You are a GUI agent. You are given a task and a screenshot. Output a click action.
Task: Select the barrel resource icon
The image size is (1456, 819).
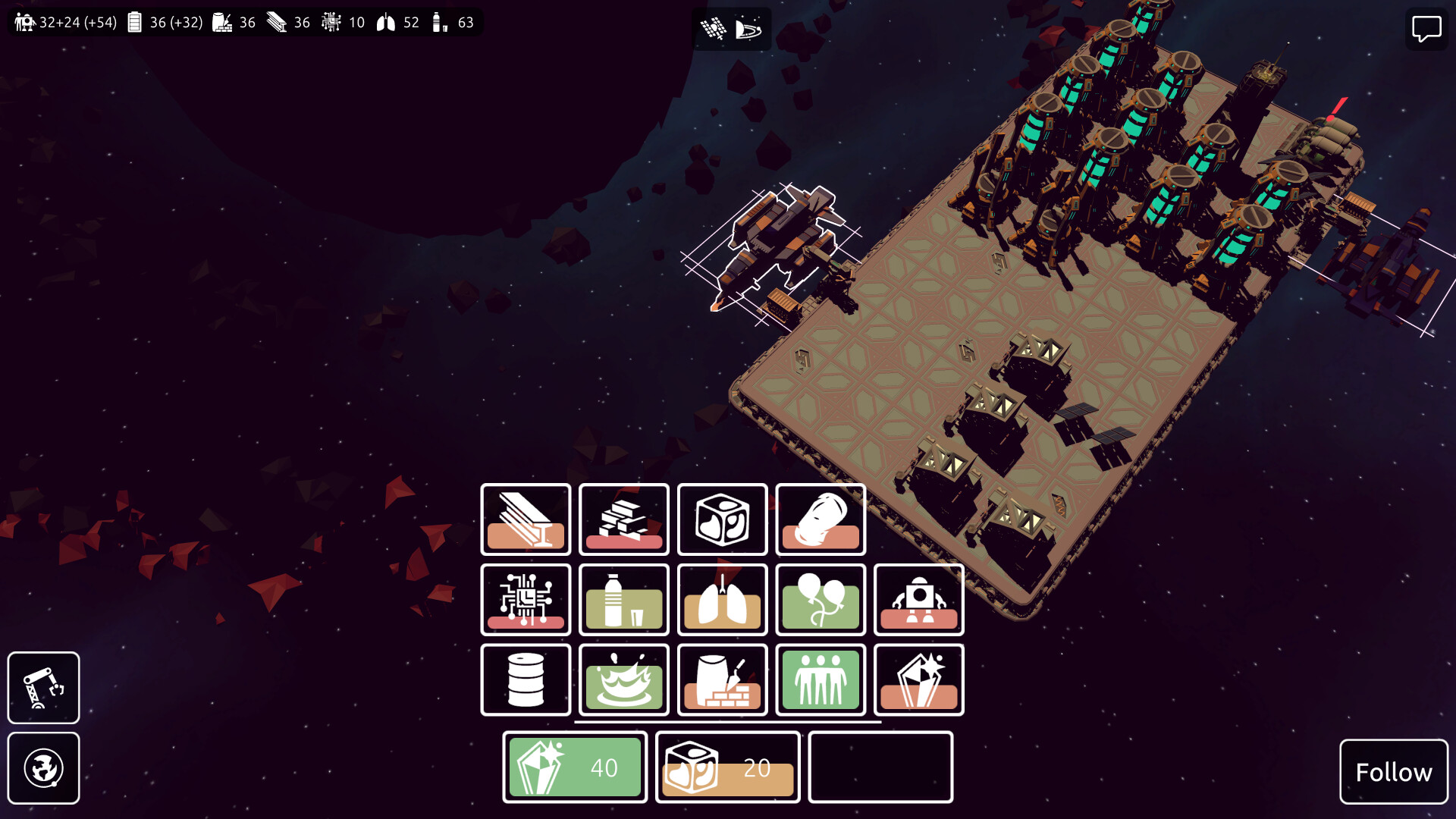coord(526,679)
